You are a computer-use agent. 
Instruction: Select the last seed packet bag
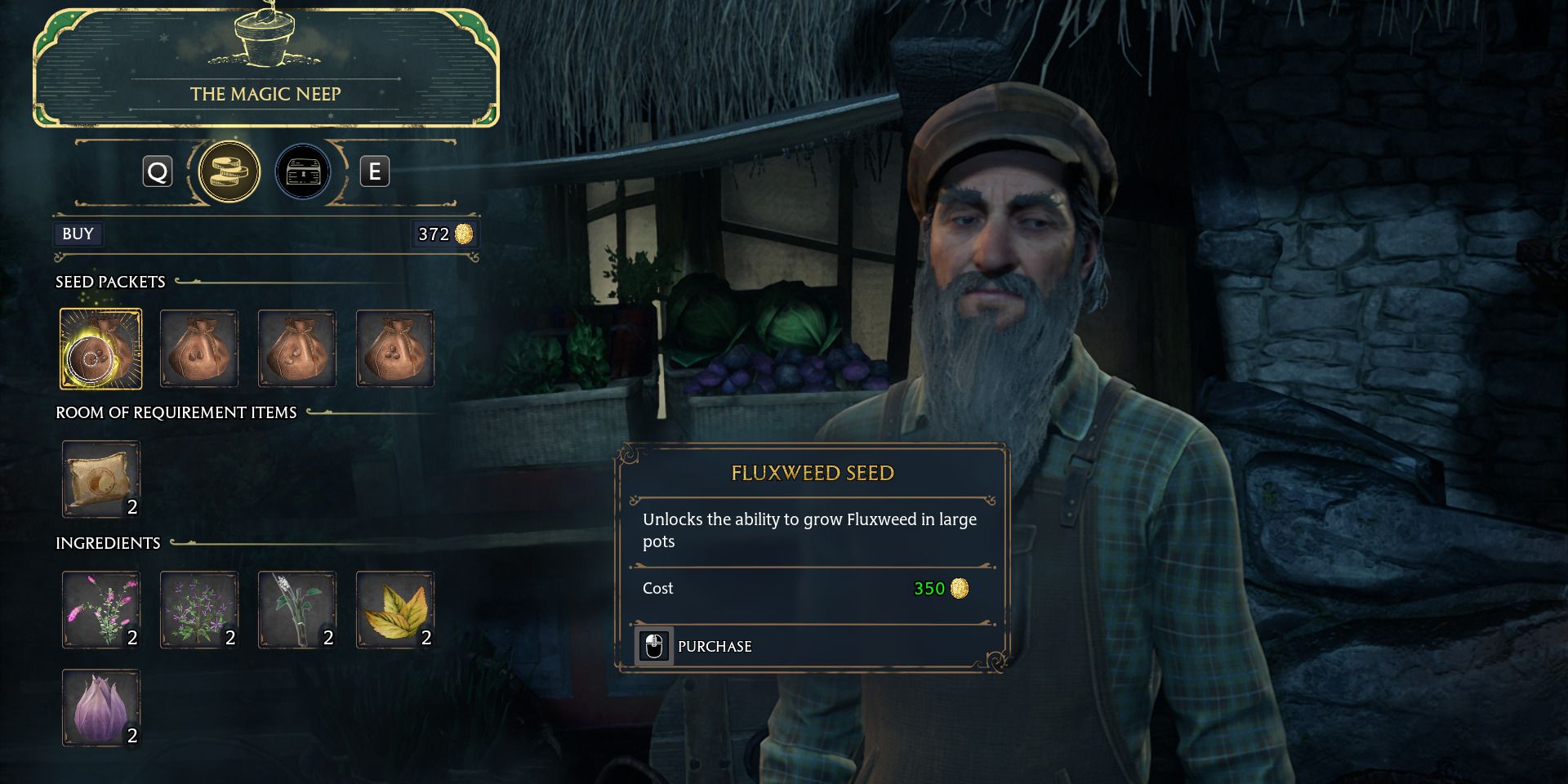(x=395, y=349)
